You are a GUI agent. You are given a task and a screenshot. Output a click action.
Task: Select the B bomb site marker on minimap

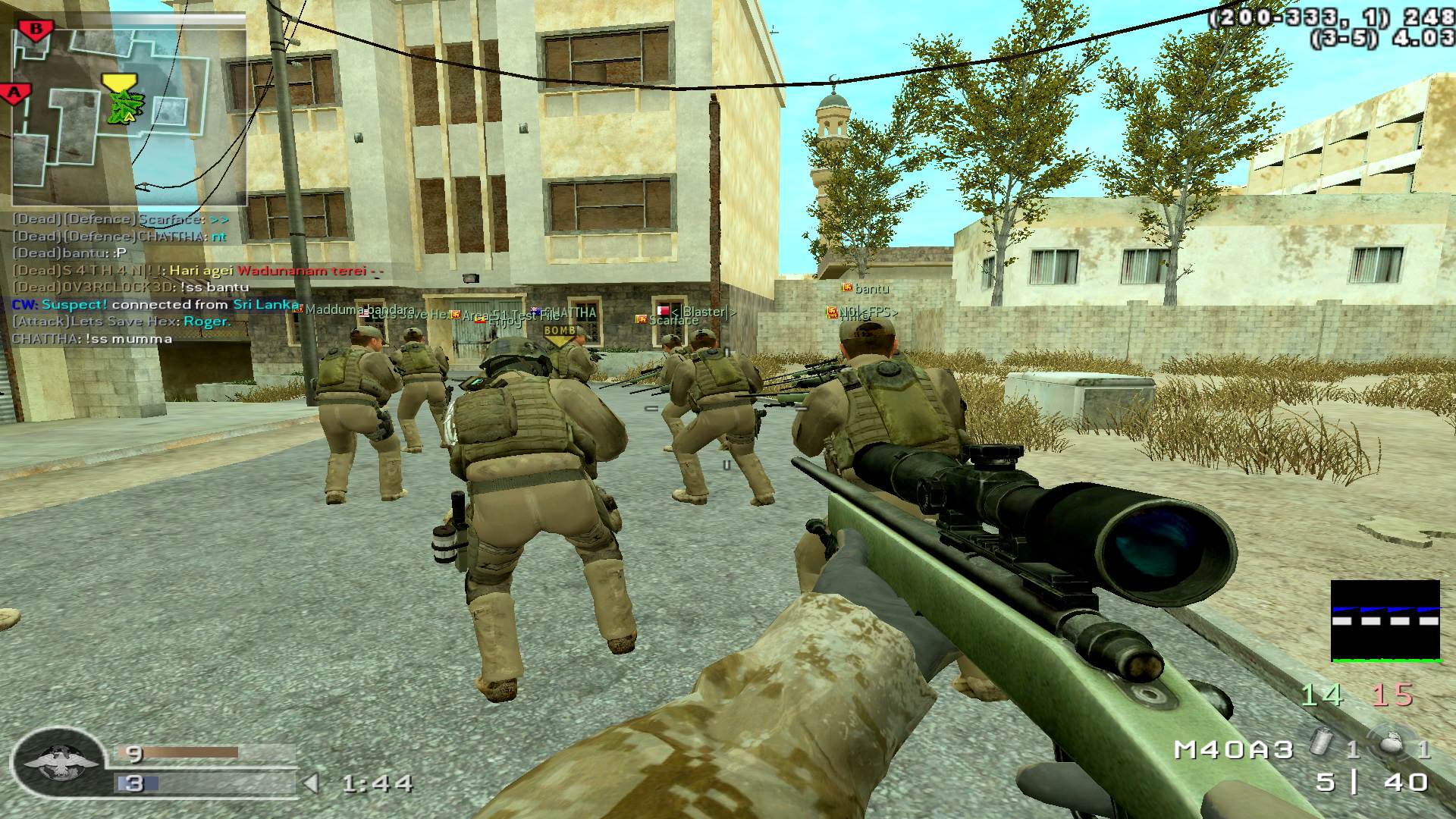click(x=36, y=30)
